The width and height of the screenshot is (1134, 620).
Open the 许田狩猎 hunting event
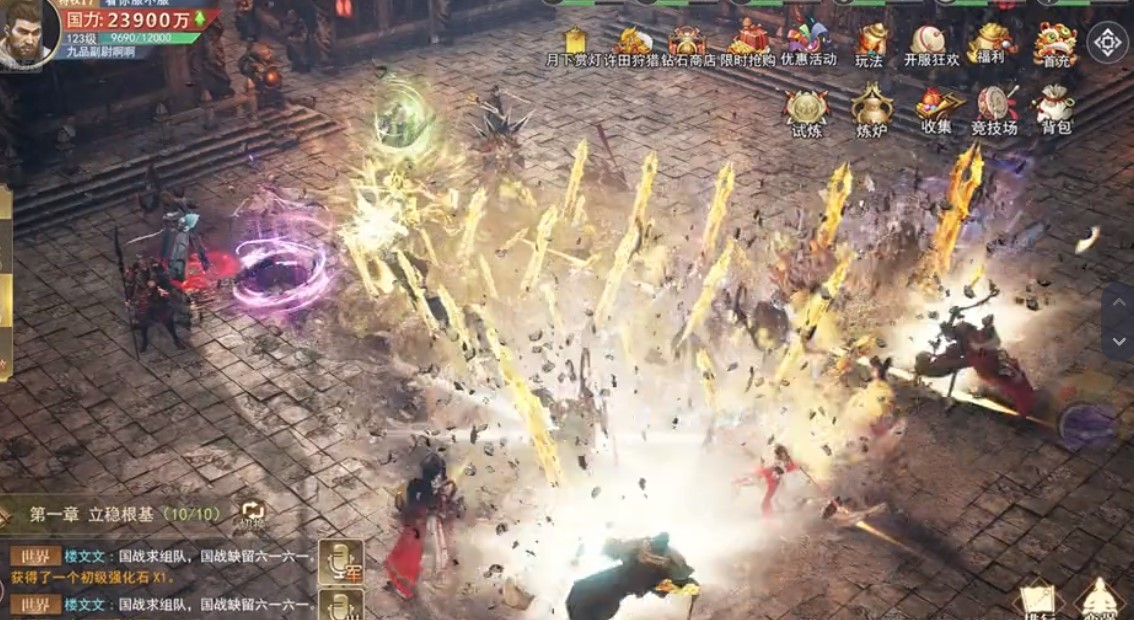pos(633,46)
